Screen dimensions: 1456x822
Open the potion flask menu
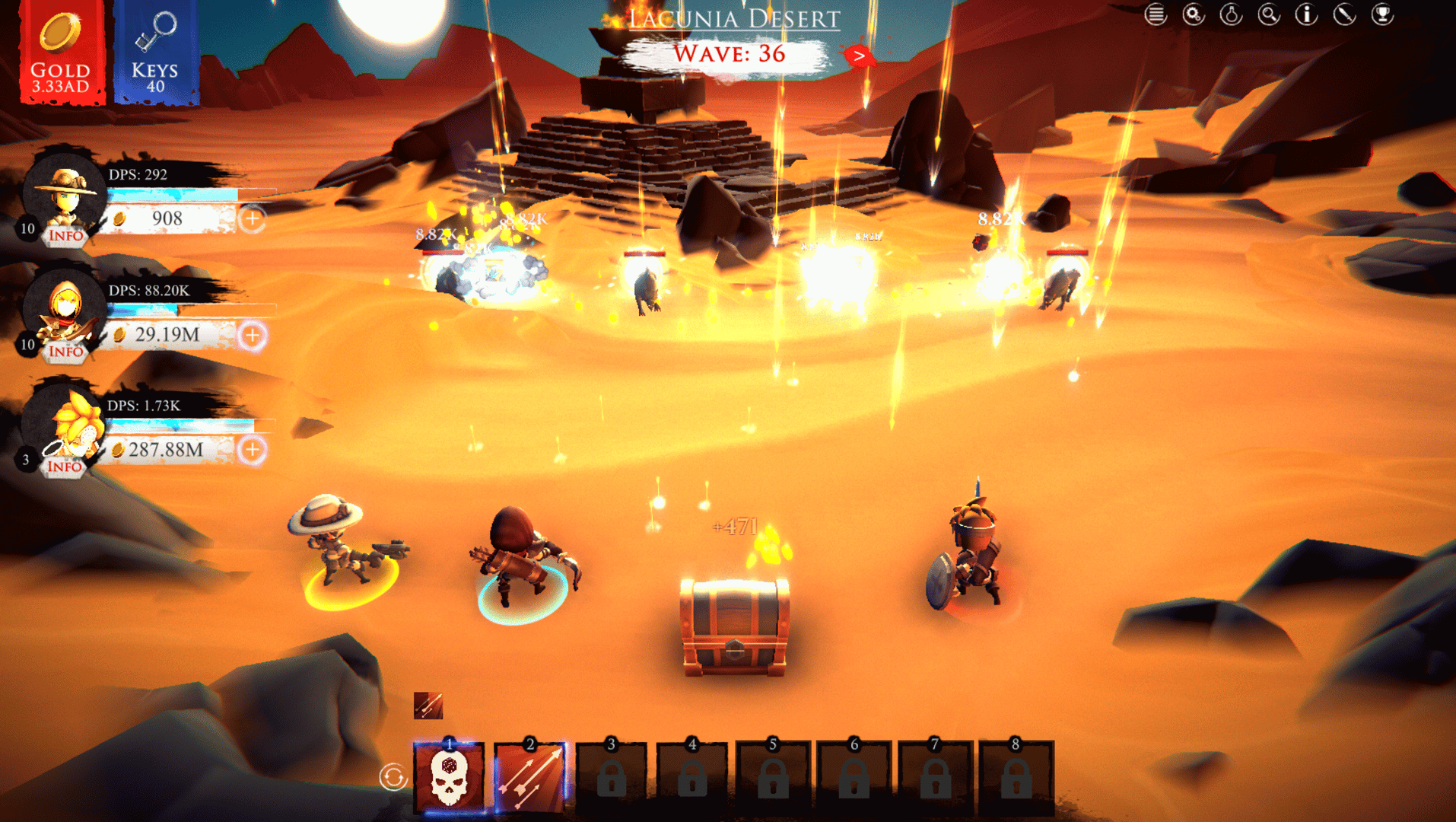click(x=1231, y=14)
